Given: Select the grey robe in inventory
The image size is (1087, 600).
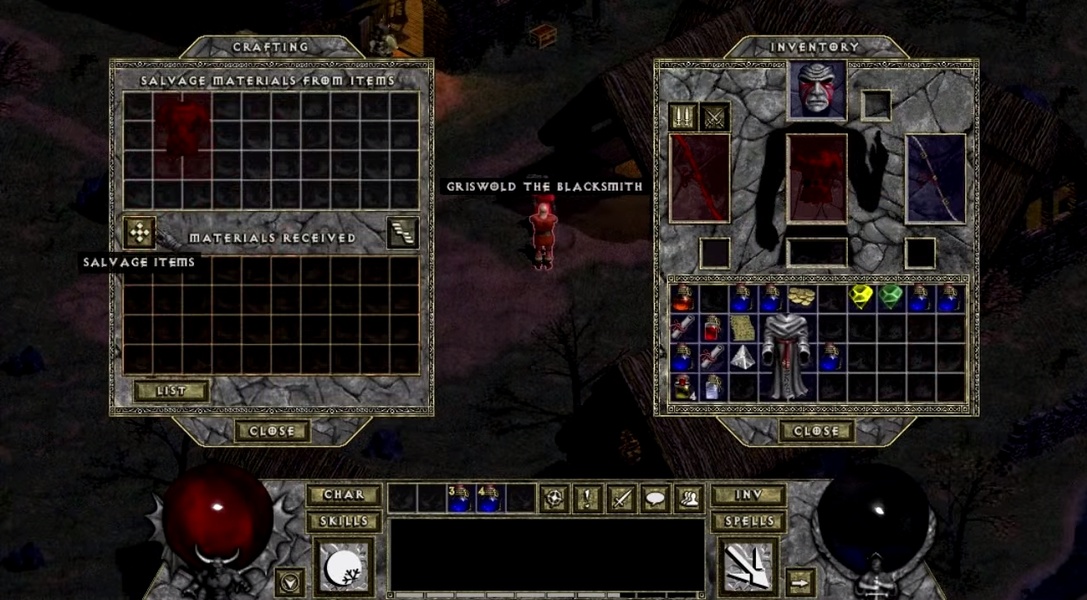Looking at the screenshot, I should point(788,355).
